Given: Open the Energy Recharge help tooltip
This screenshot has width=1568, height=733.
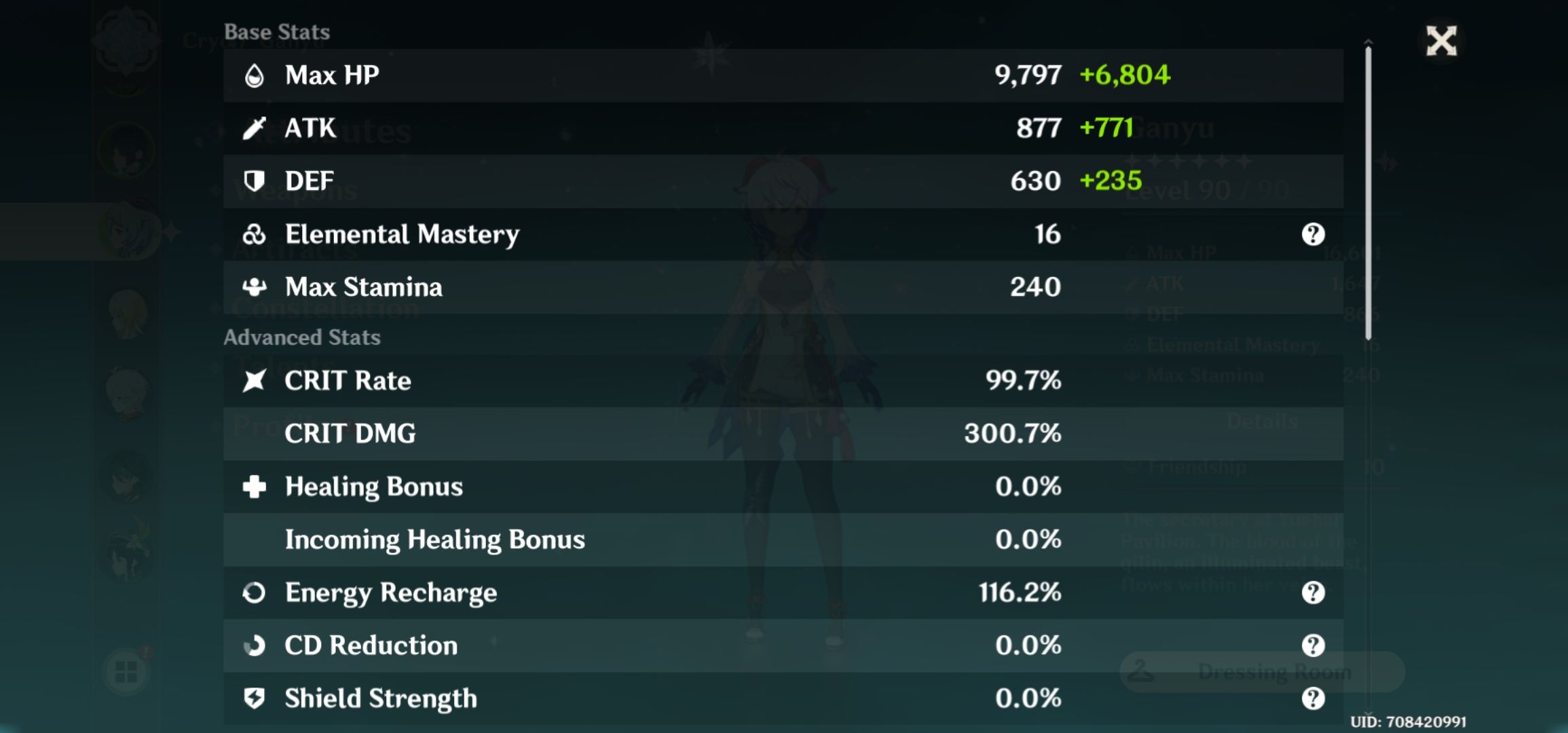Looking at the screenshot, I should 1315,593.
